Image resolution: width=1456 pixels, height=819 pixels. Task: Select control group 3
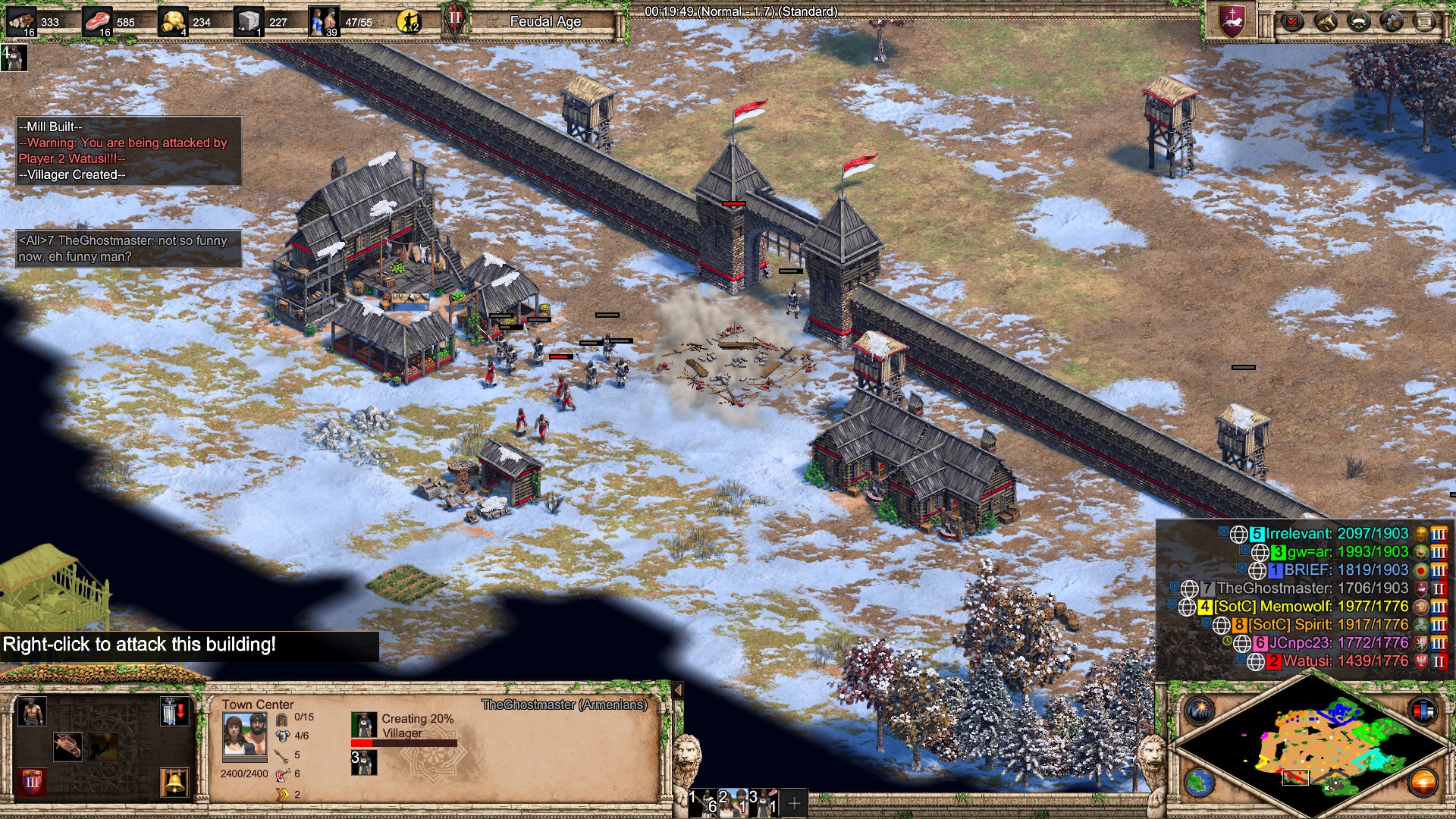764,802
